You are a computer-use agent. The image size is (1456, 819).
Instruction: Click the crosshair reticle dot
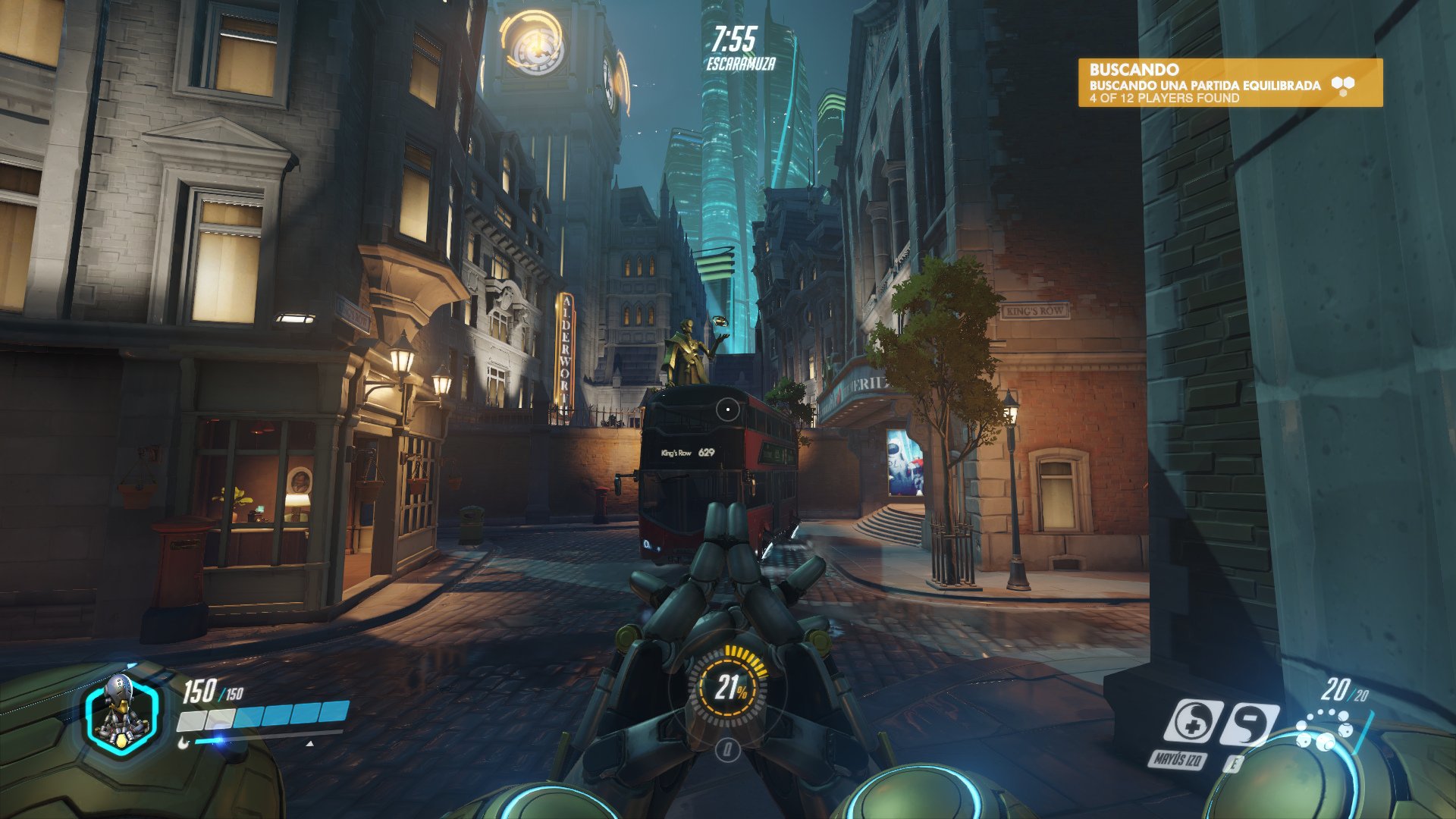(x=729, y=409)
